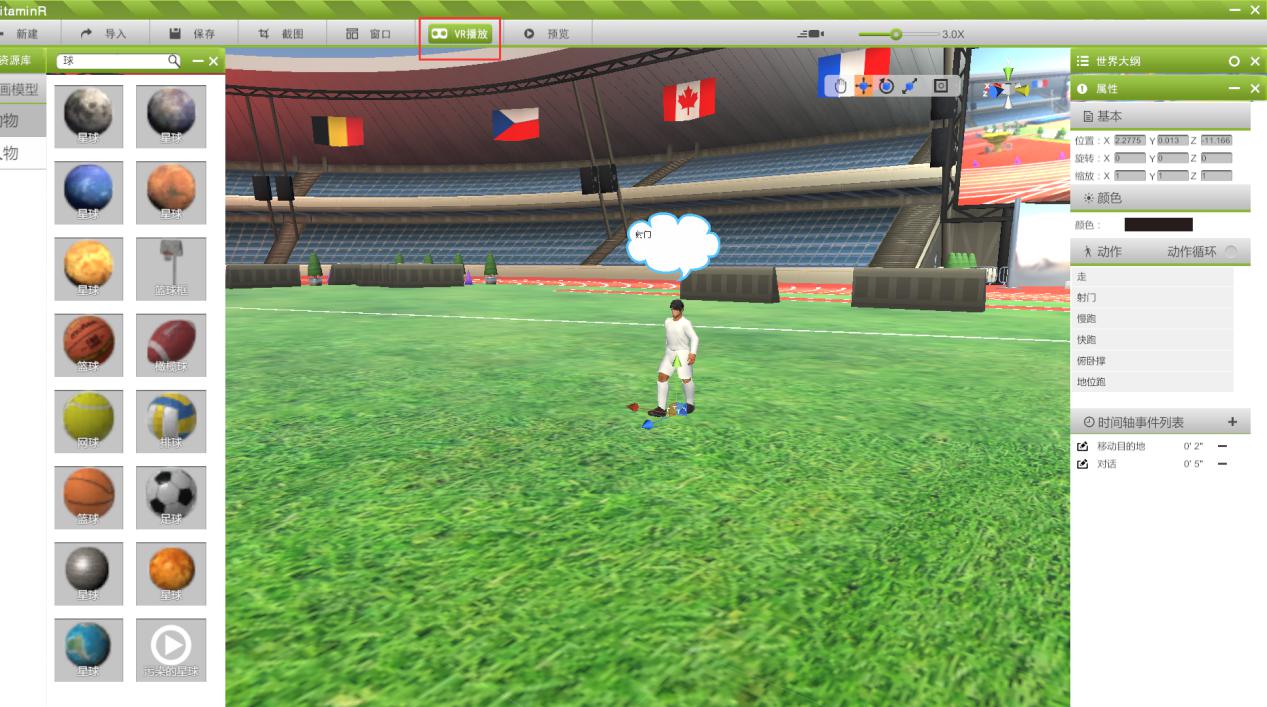Open the 预览 (preview) mode
1267x707 pixels.
pyautogui.click(x=546, y=34)
